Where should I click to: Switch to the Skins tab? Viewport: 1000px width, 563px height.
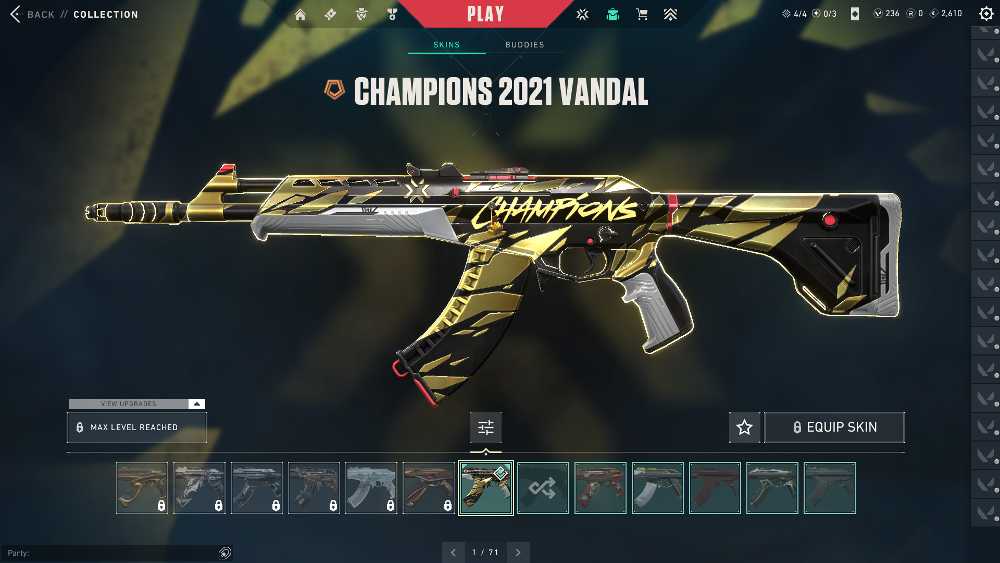[446, 45]
